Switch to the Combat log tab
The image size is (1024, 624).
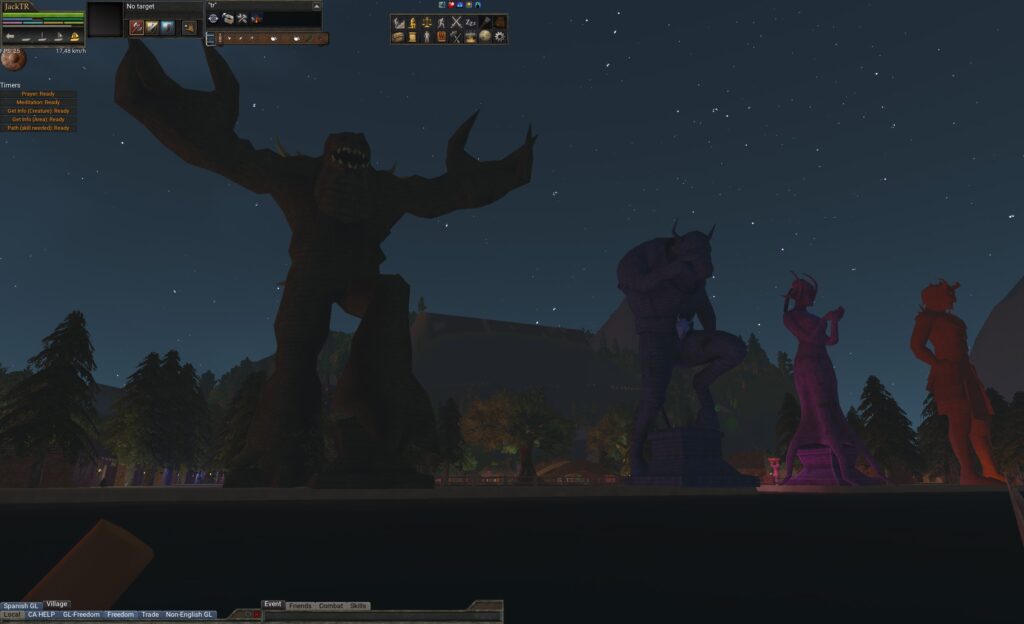point(330,606)
